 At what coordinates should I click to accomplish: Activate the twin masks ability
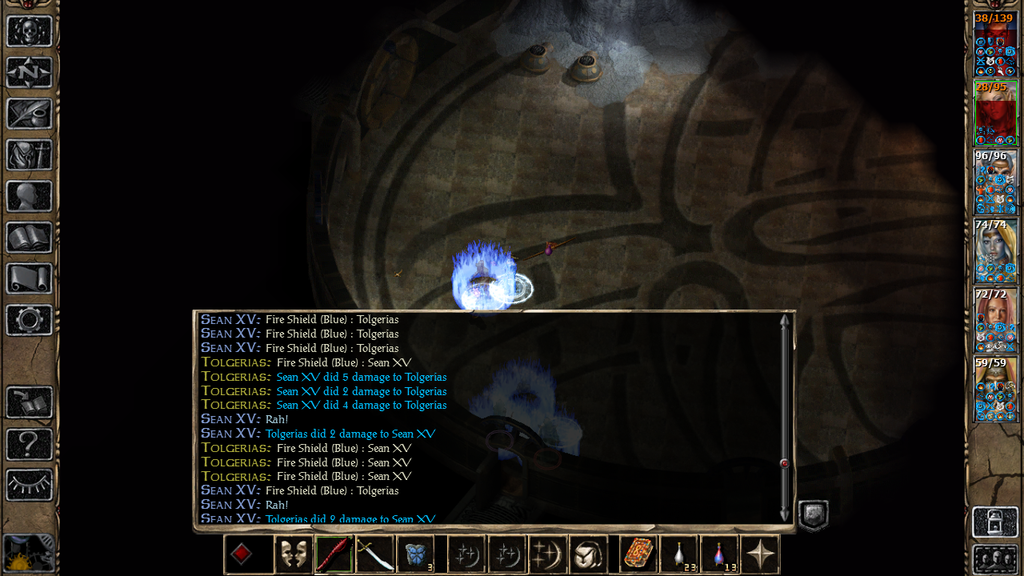tap(292, 554)
